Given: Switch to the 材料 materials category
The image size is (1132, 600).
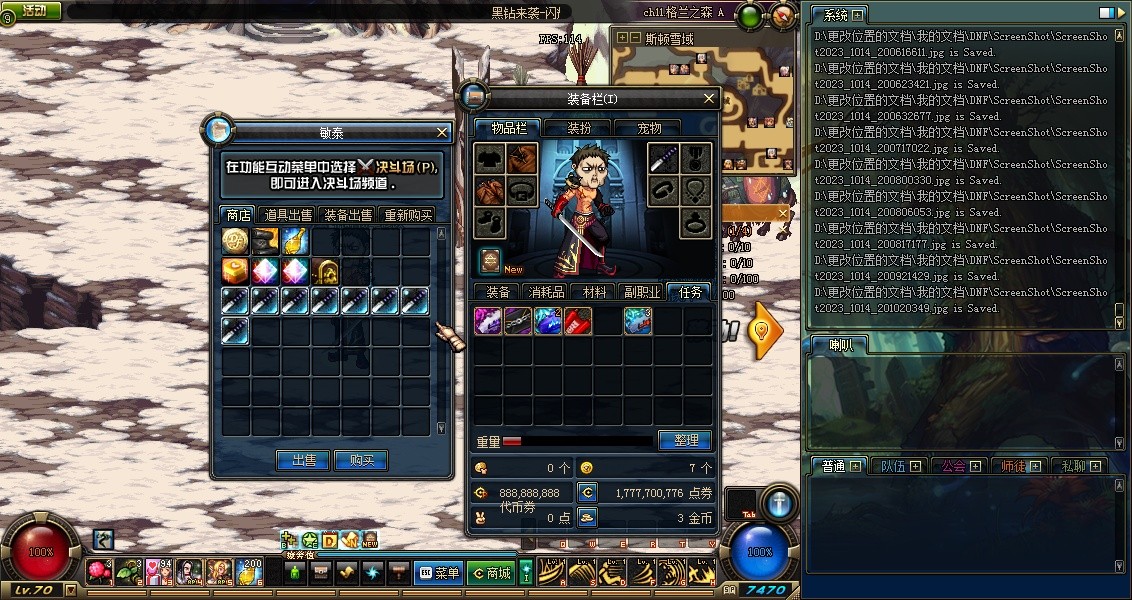Looking at the screenshot, I should pyautogui.click(x=595, y=292).
